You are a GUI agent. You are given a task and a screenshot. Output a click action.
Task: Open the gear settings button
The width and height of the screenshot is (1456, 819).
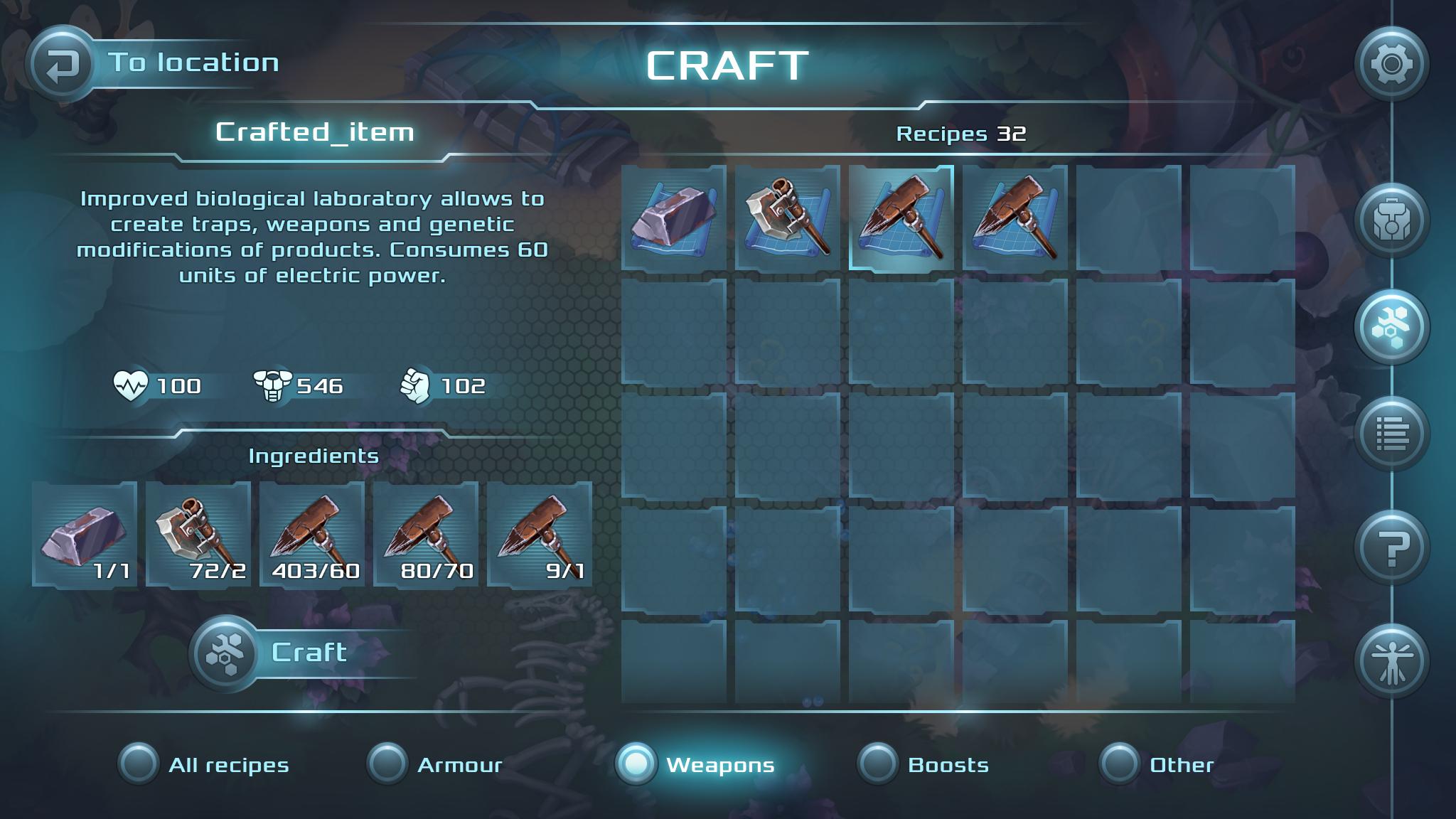click(1391, 65)
